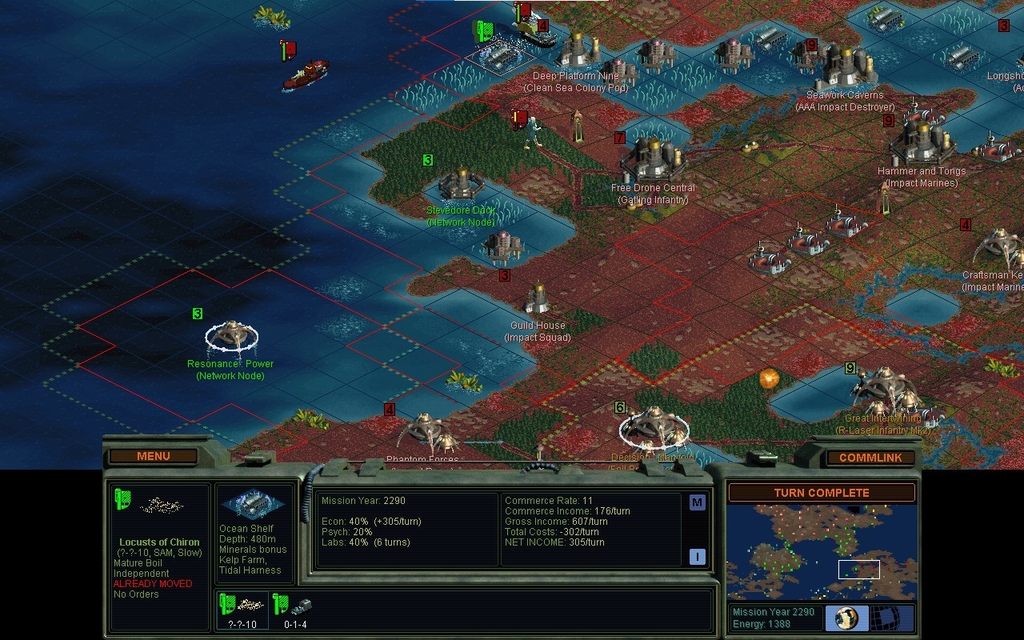Click on the world minimap
The height and width of the screenshot is (640, 1024).
(821, 551)
